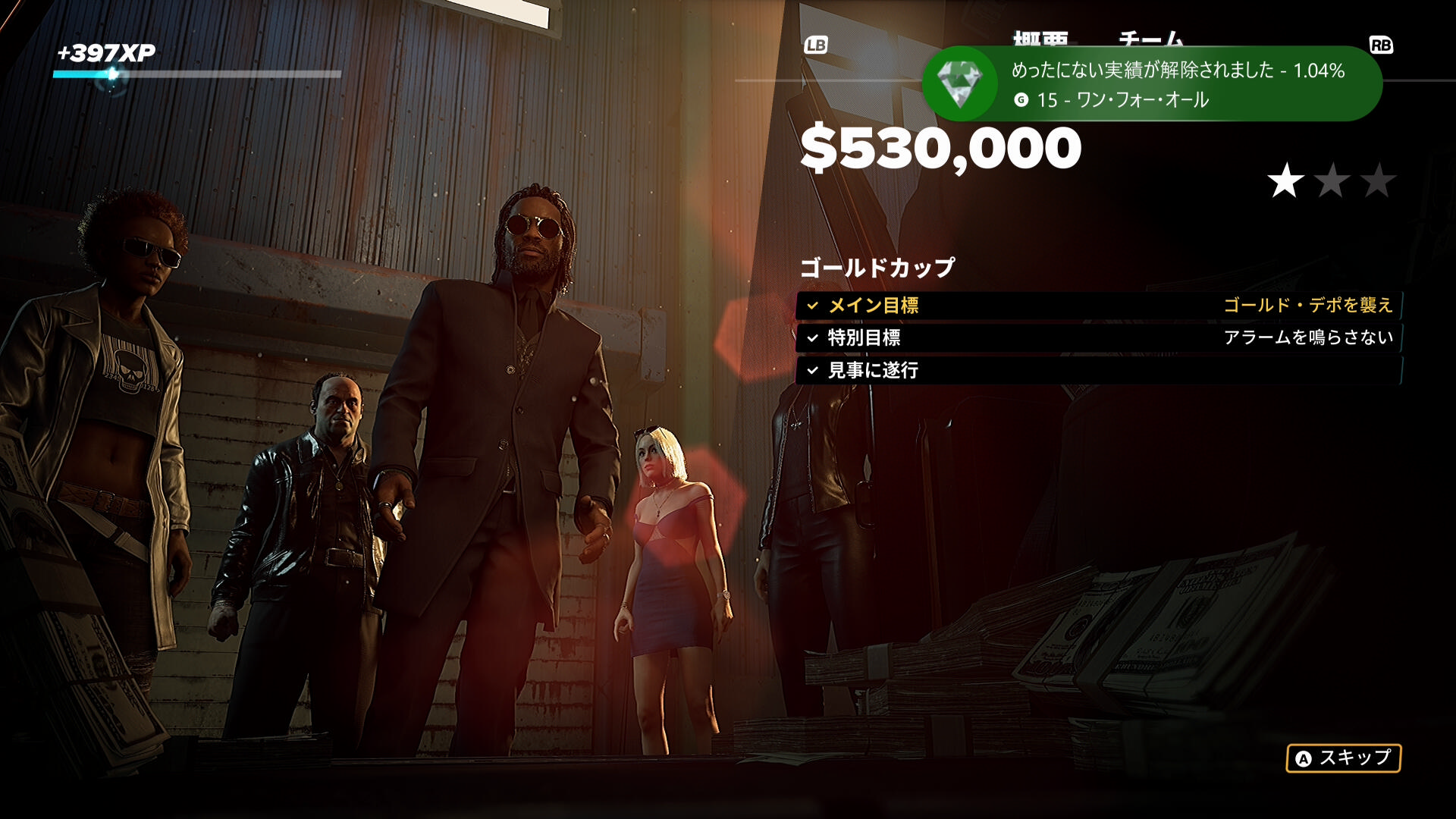
Task: Select the 特別目標 objective row
Action: tap(1098, 337)
